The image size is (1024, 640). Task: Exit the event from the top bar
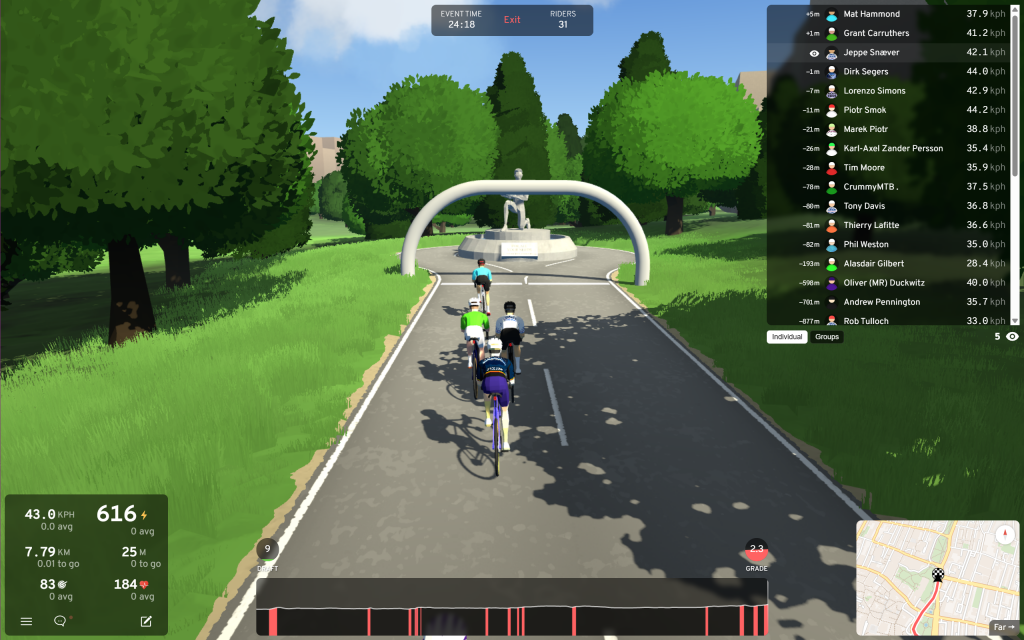click(512, 20)
